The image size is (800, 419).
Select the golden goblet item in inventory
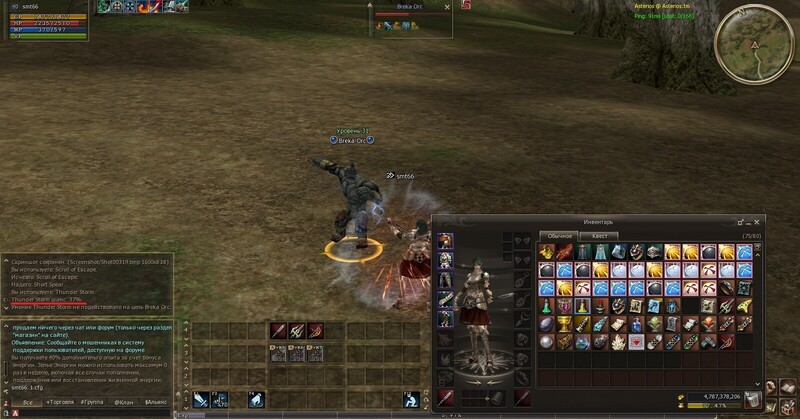[x=565, y=324]
